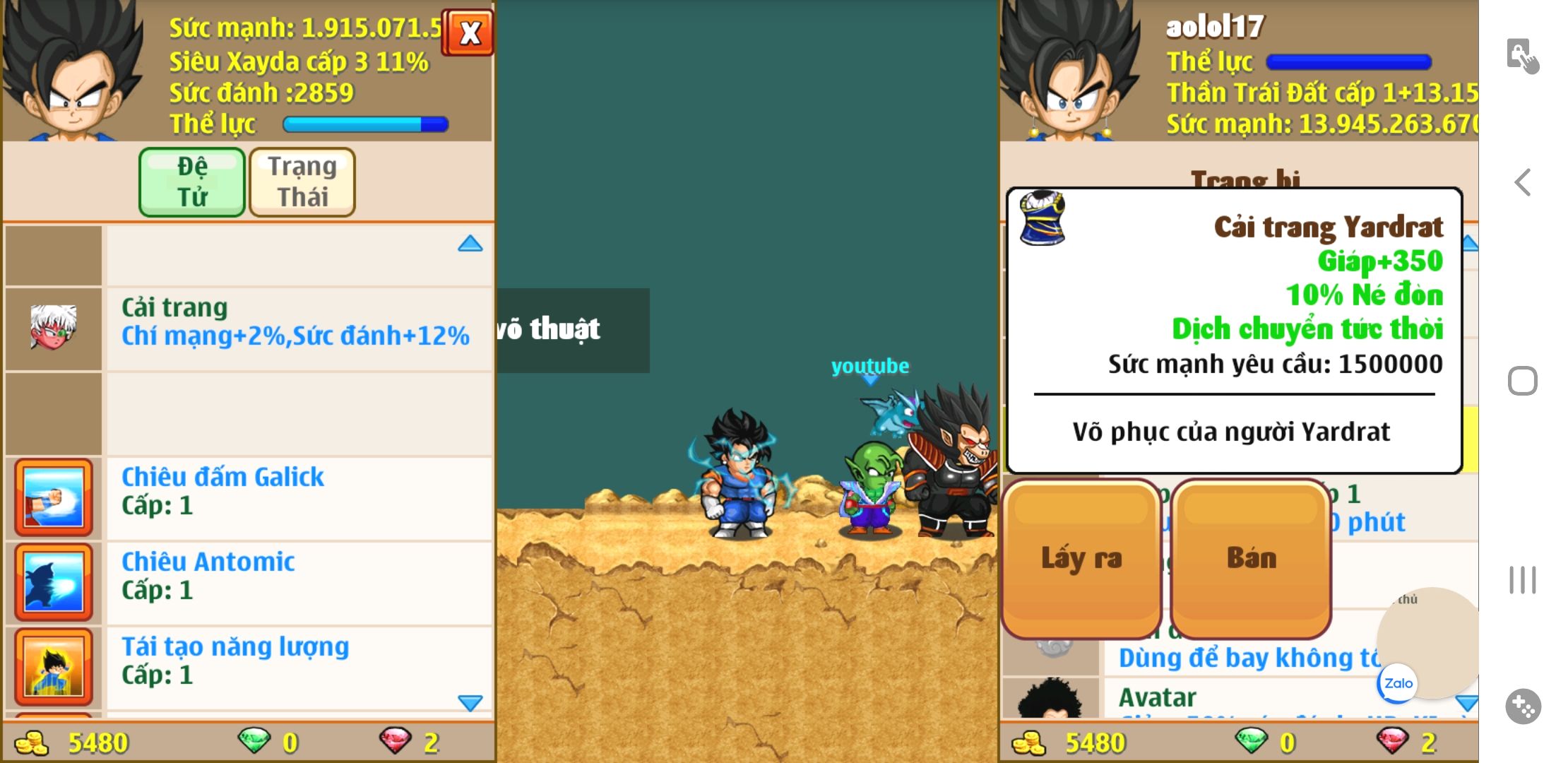Close the disciple panel with the X button

[468, 32]
